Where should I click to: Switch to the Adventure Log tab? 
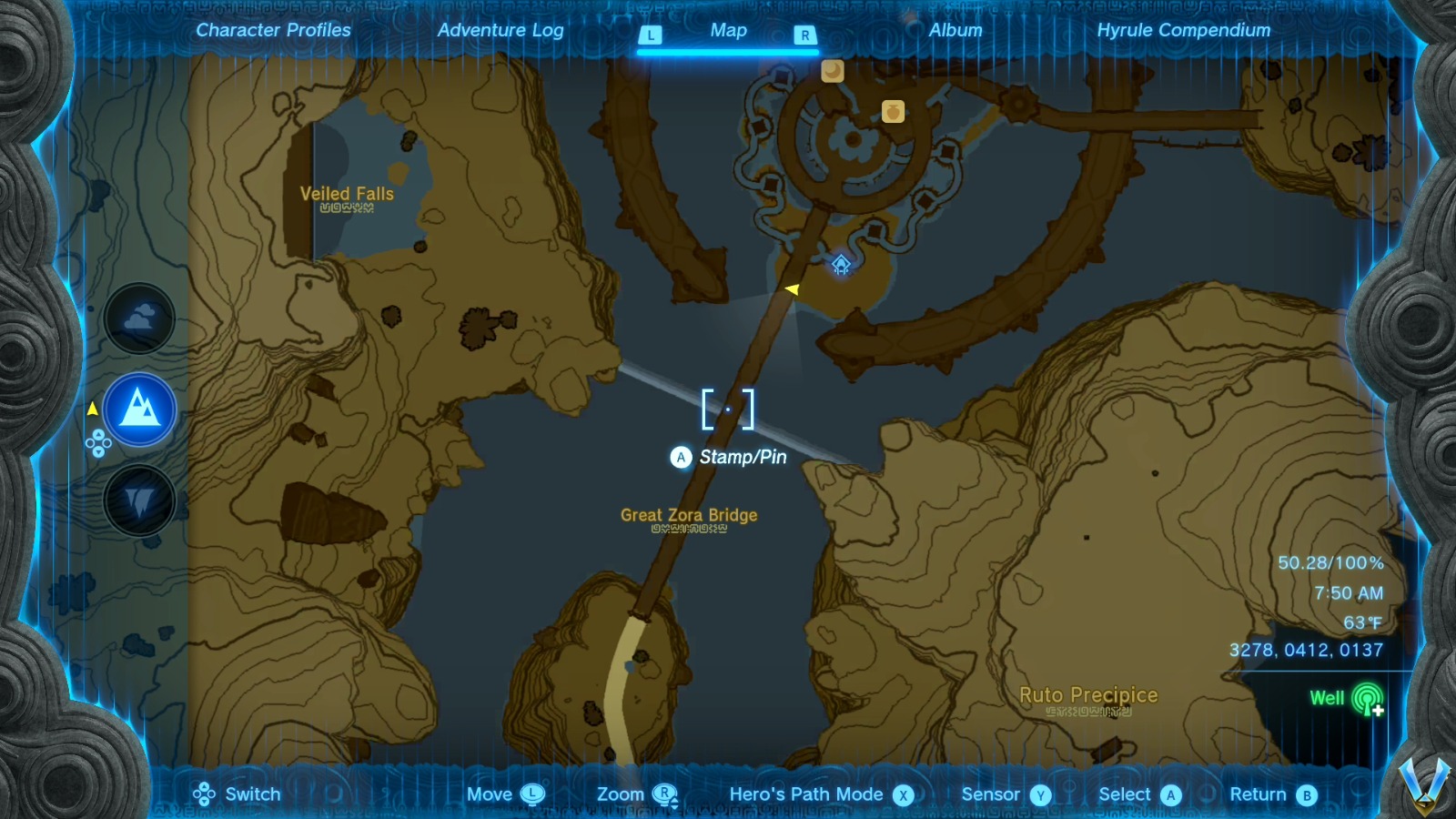501,29
